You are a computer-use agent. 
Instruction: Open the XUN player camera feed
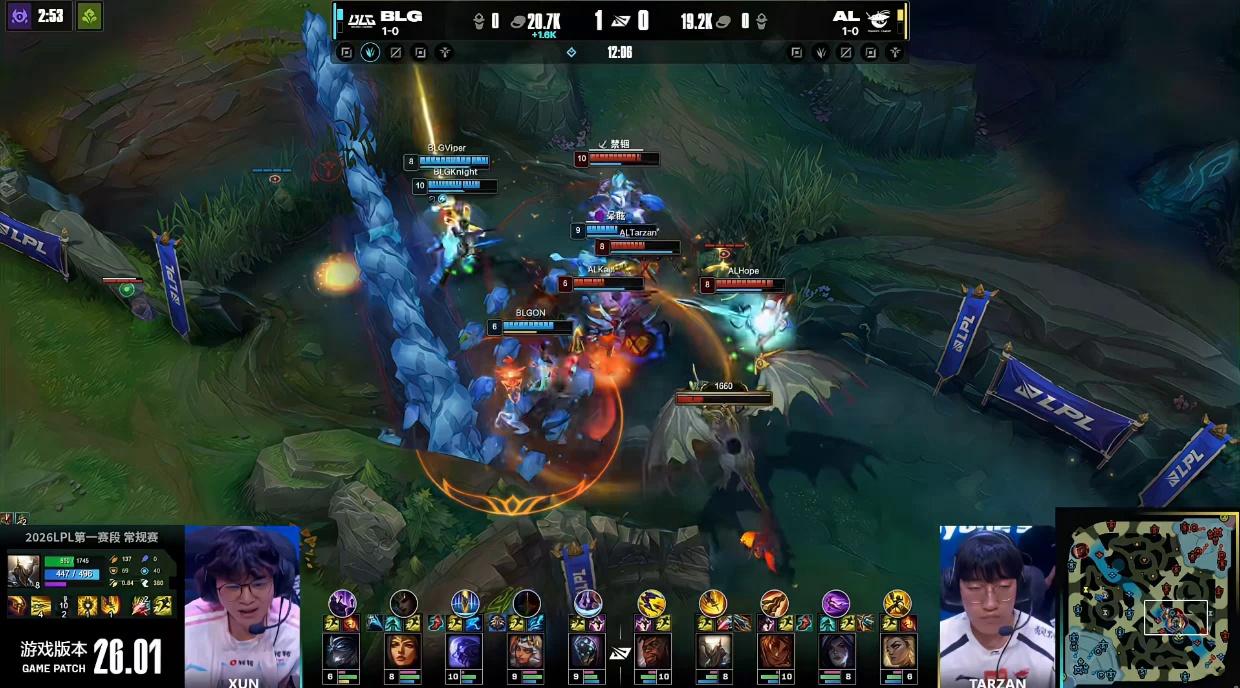(243, 605)
